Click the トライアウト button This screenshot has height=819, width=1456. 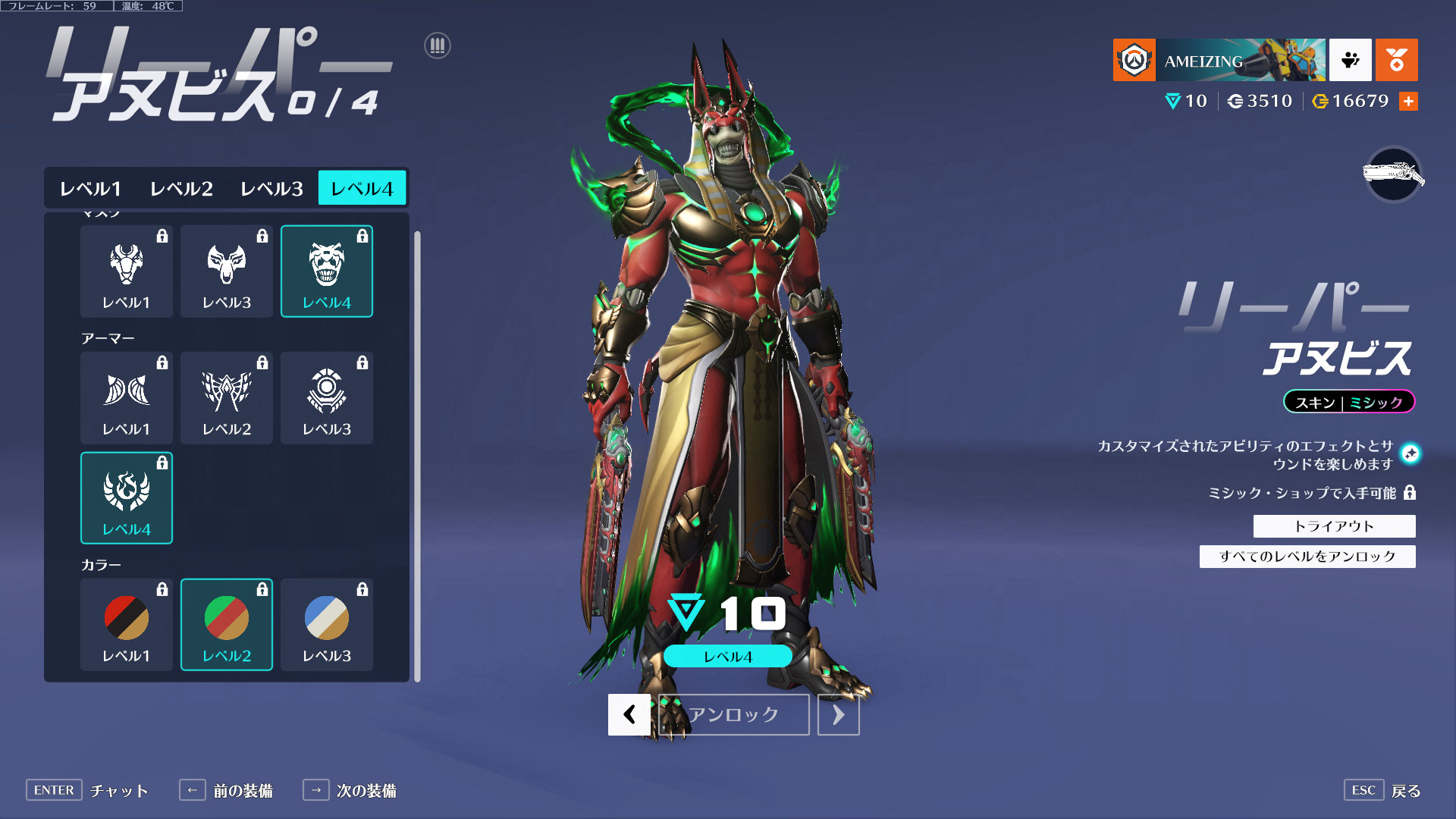tap(1334, 526)
